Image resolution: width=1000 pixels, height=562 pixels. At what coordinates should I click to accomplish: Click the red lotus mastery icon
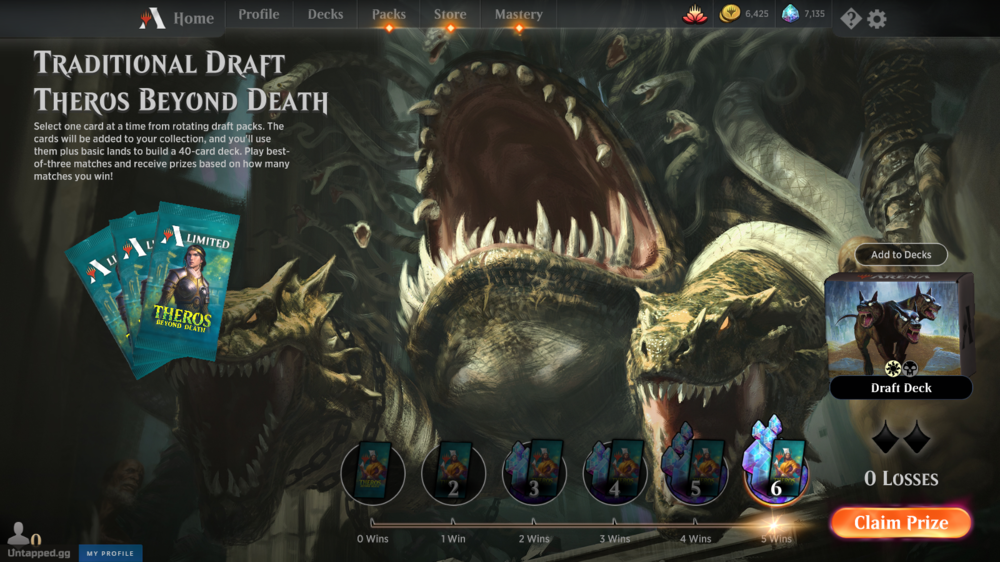coord(694,14)
